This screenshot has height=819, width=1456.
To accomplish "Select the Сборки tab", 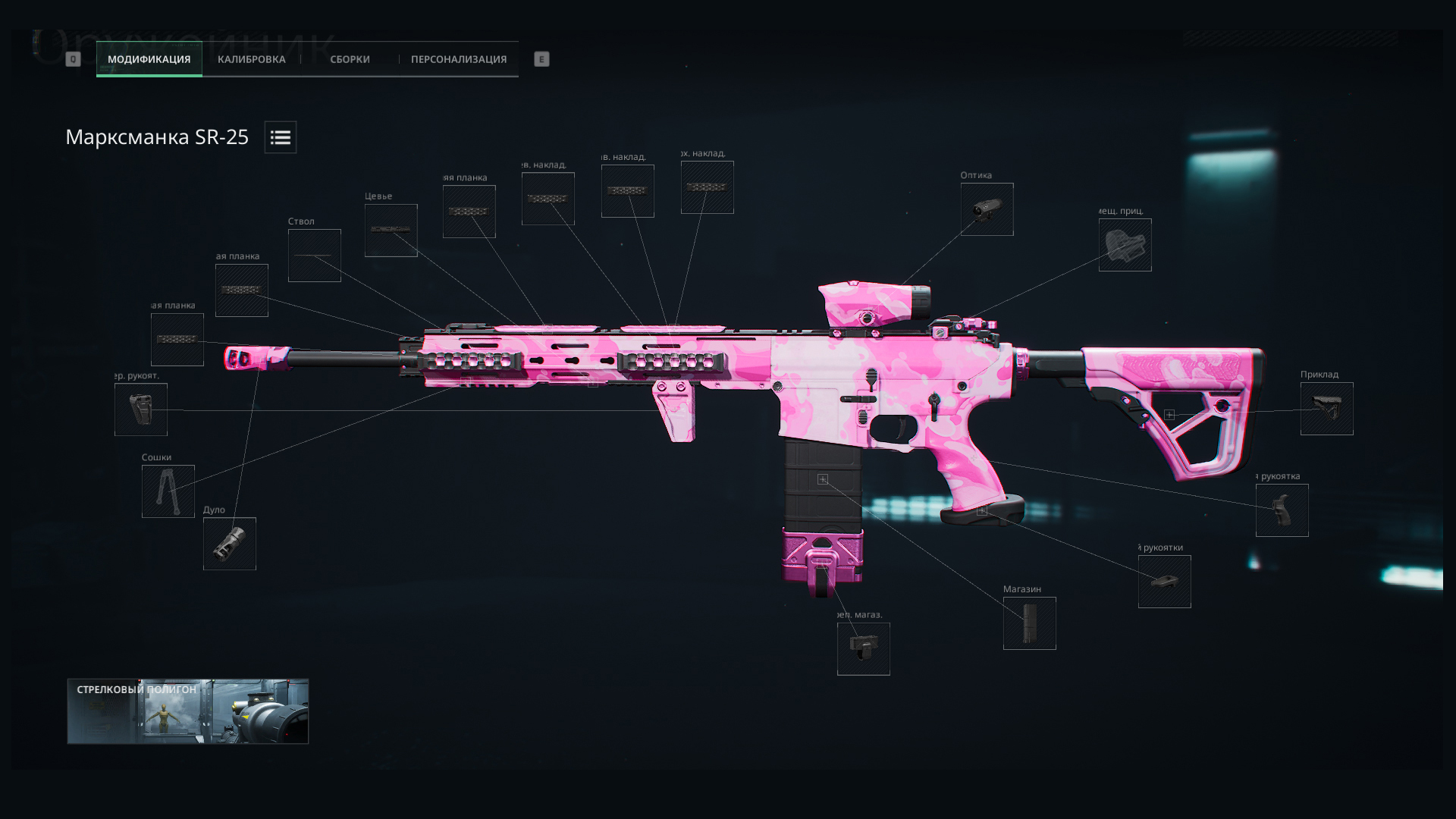I will pyautogui.click(x=350, y=59).
